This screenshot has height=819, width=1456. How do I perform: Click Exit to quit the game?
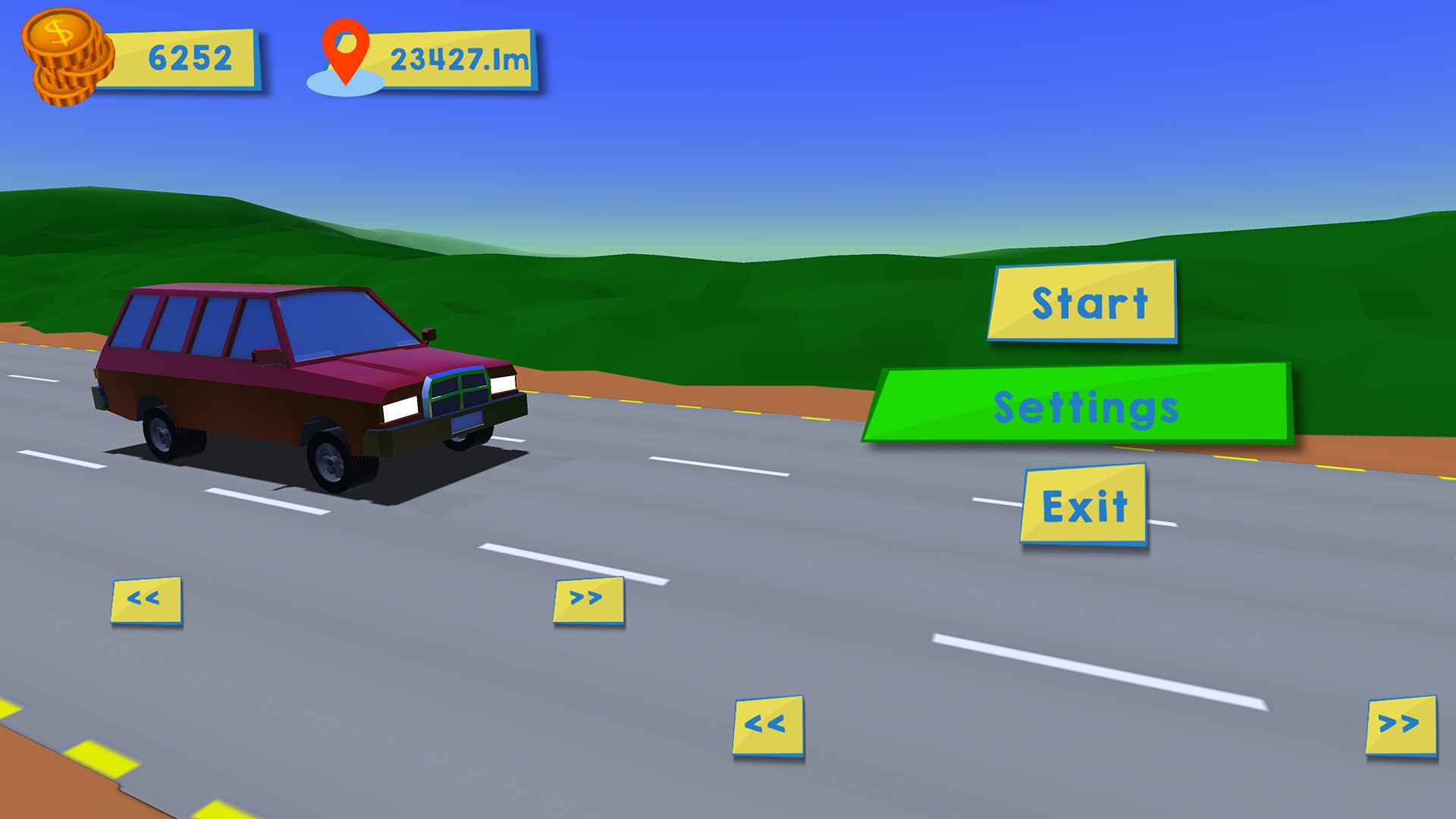(x=1086, y=504)
